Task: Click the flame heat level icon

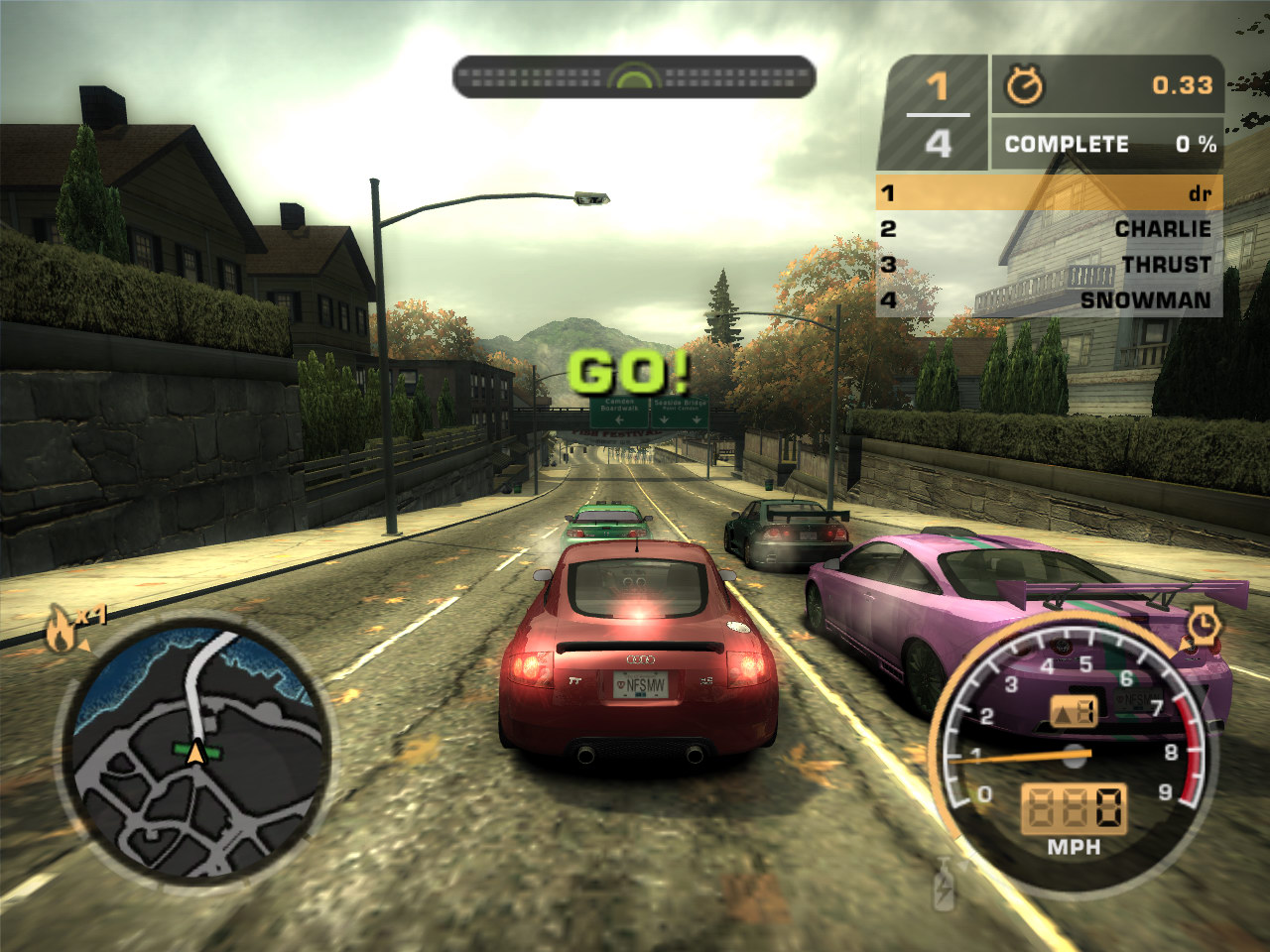Action: 62,629
